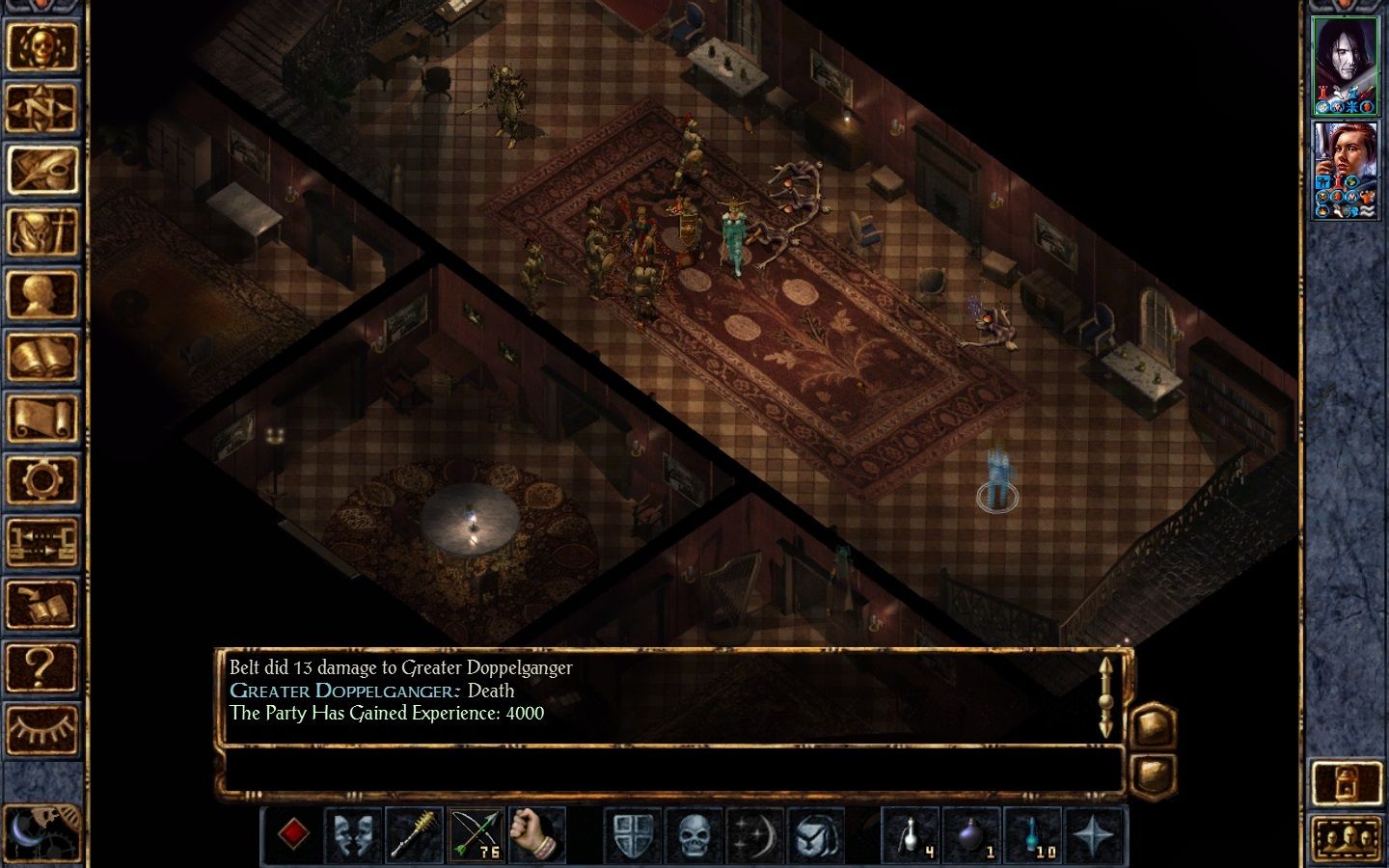Open the journal quill button
The width and height of the screenshot is (1389, 868).
tap(41, 170)
